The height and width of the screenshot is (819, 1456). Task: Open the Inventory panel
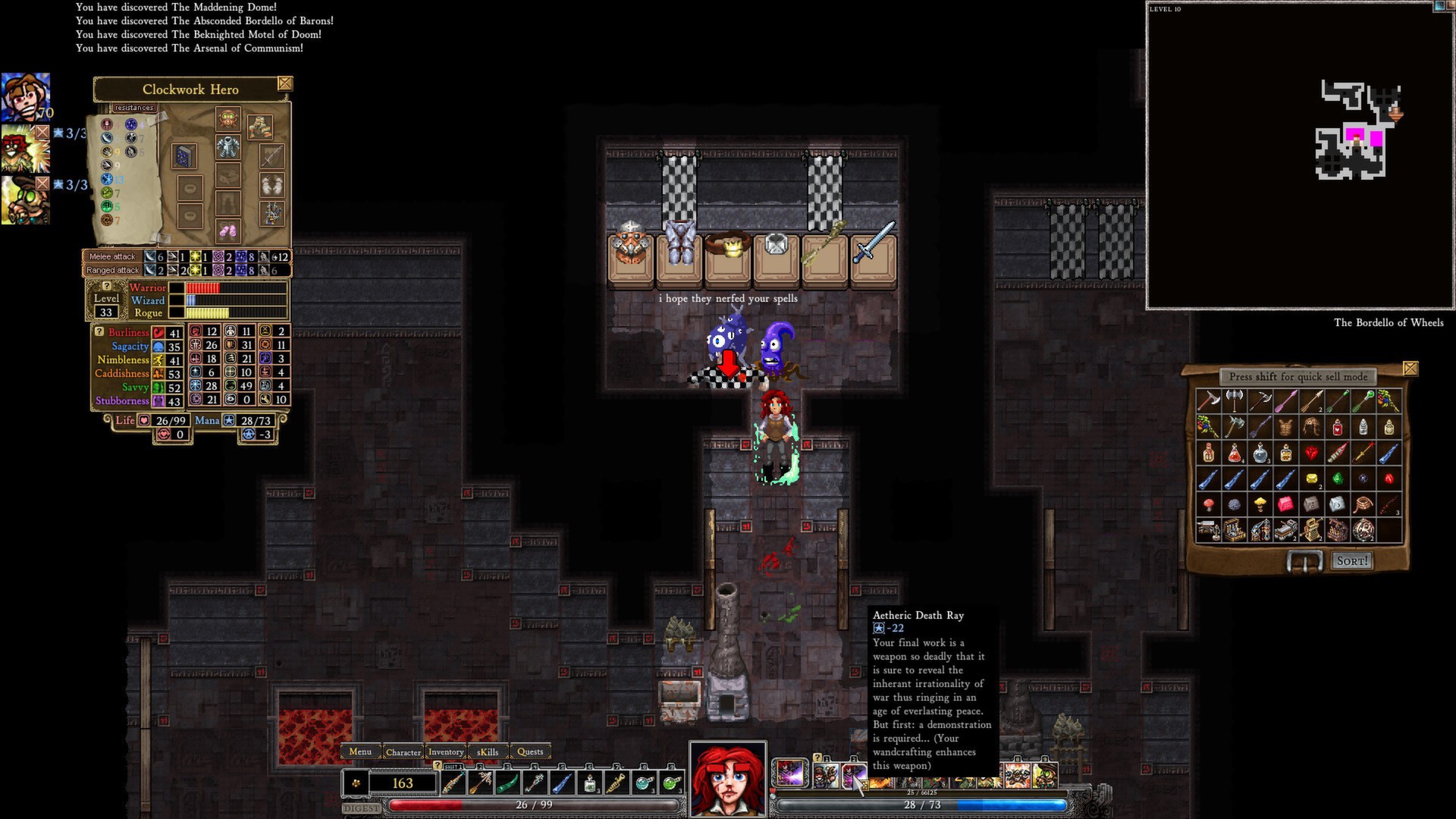coord(446,752)
